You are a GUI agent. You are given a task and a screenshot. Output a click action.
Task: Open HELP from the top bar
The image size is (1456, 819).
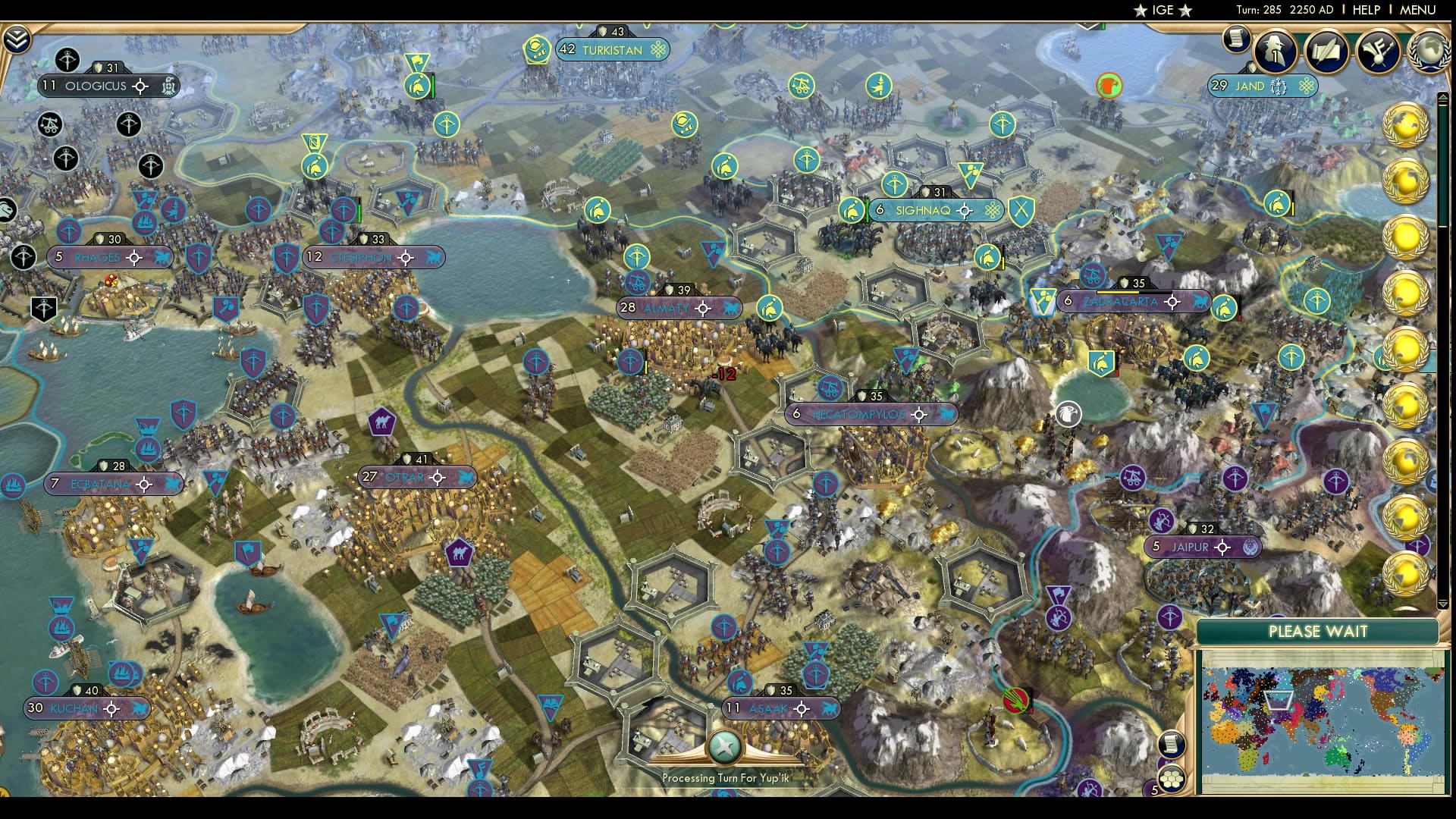coord(1365,10)
